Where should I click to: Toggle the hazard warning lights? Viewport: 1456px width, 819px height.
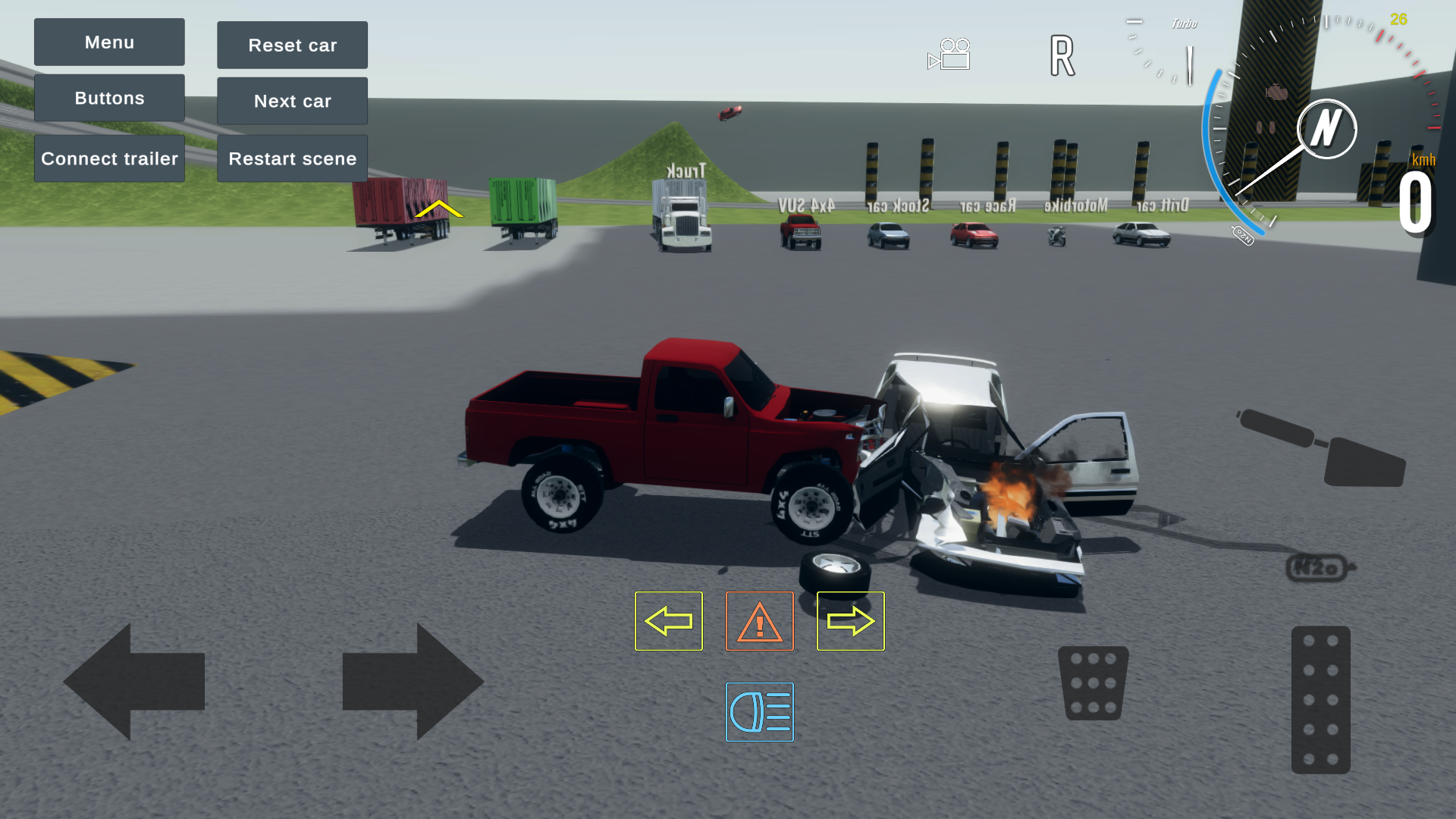(759, 620)
